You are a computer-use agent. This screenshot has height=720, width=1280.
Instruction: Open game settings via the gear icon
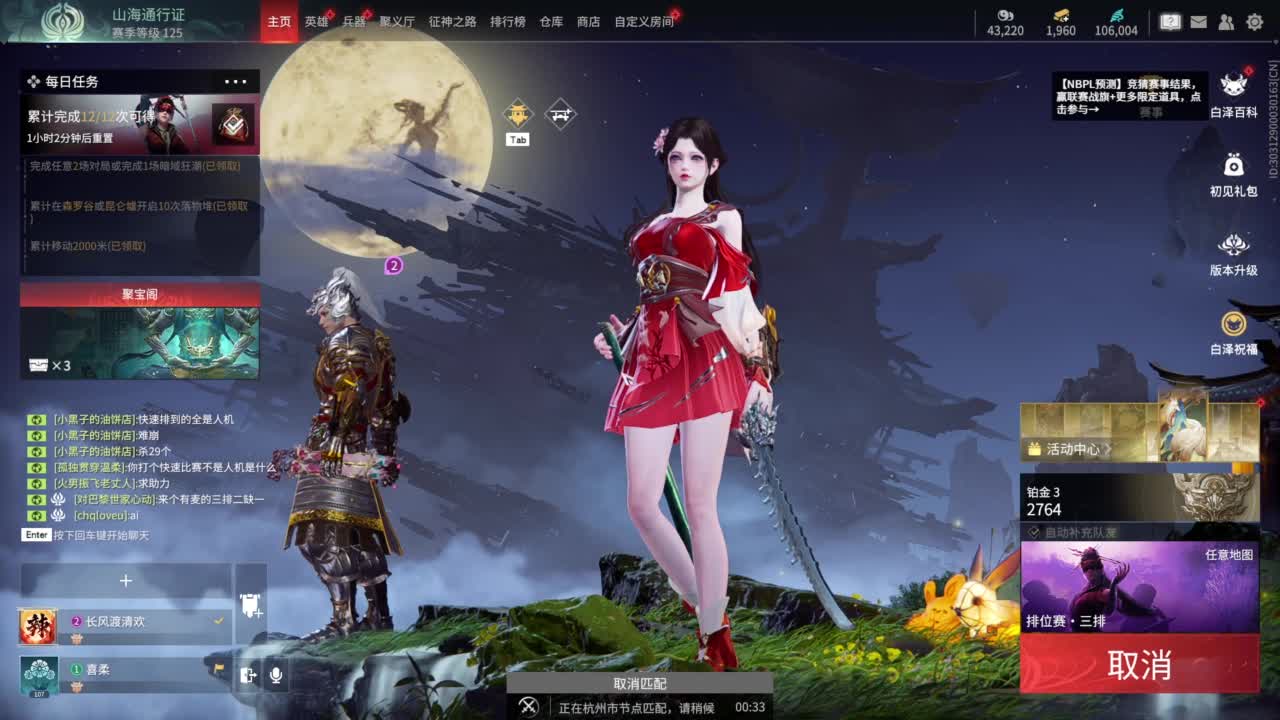[x=1254, y=20]
